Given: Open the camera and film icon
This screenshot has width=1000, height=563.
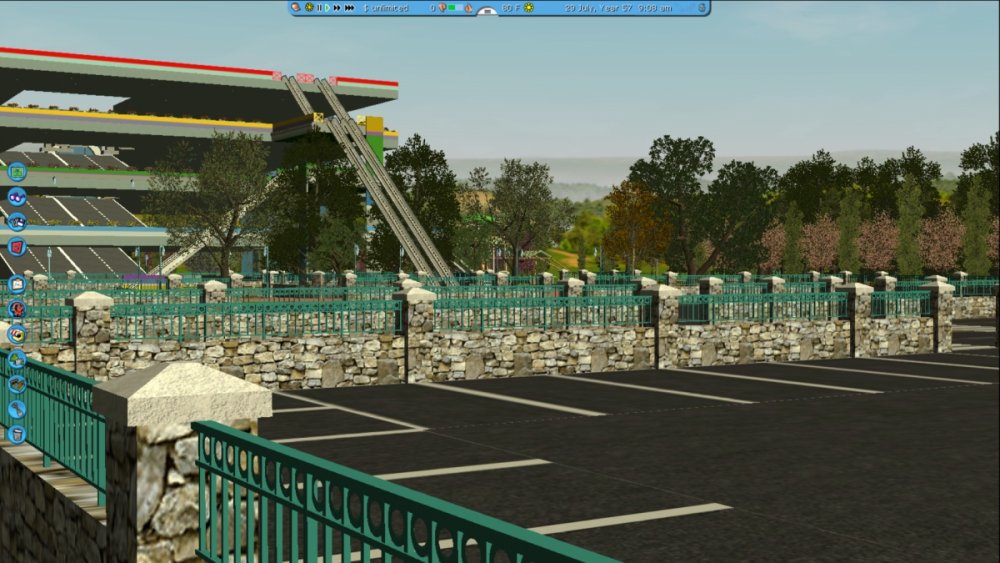Looking at the screenshot, I should (17, 221).
